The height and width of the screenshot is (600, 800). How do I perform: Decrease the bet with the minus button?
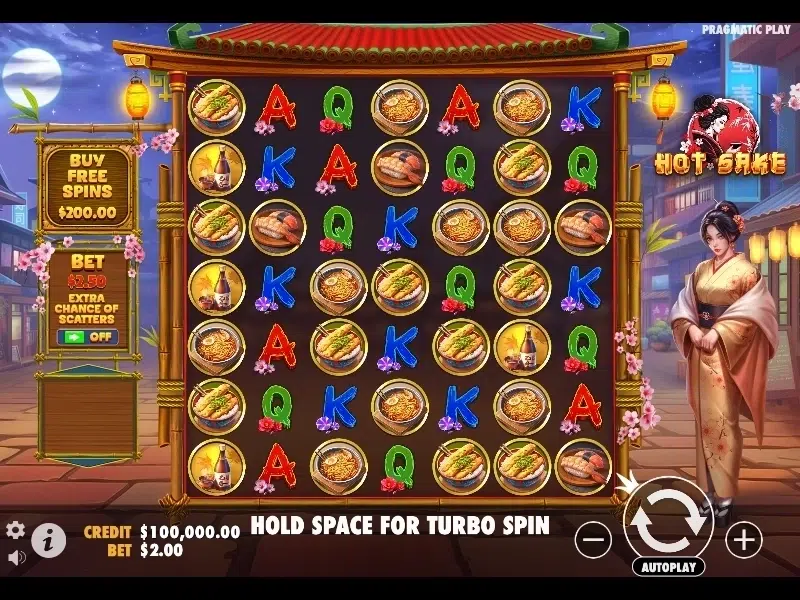pos(593,541)
